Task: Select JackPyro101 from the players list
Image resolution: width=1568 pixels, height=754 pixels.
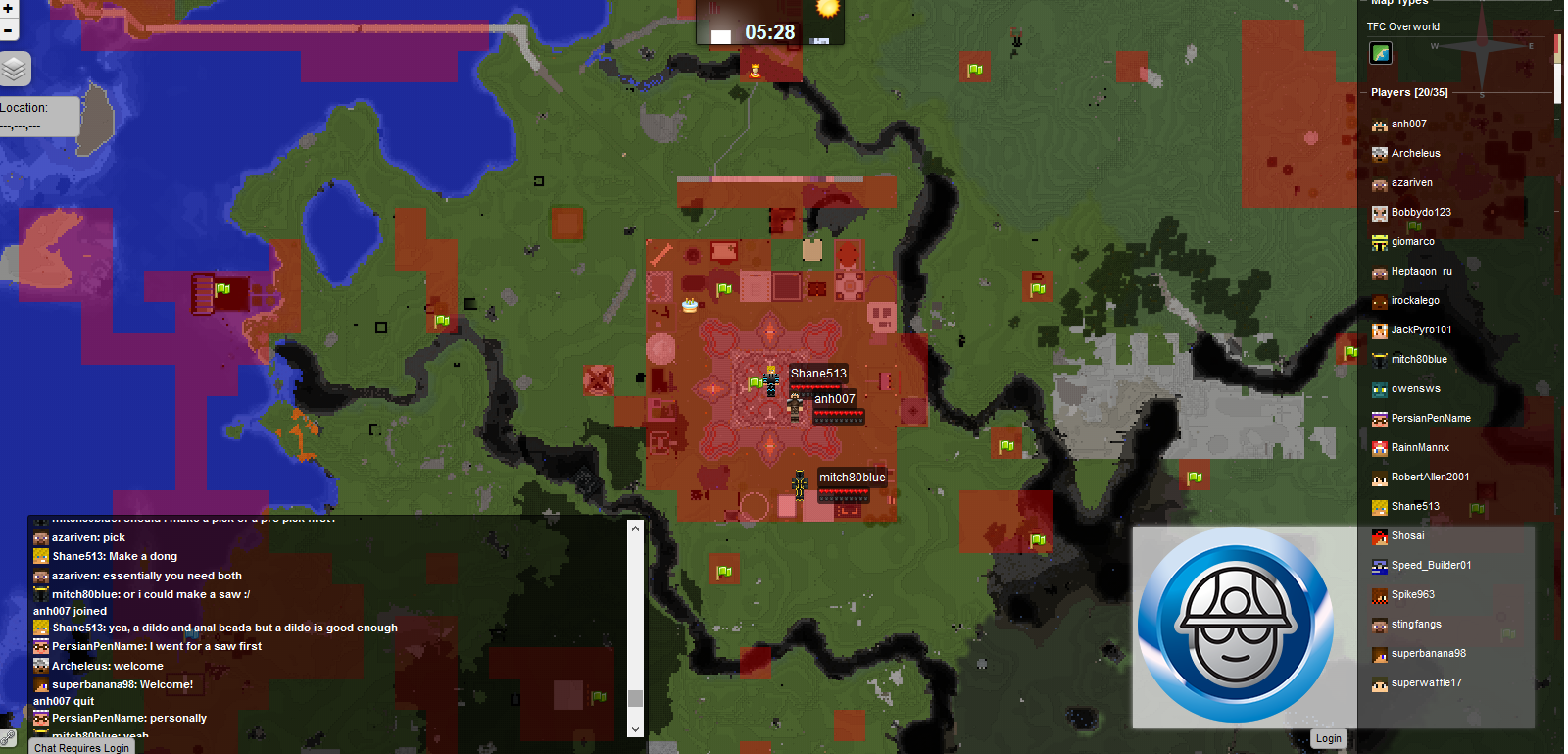Action: pos(1421,330)
